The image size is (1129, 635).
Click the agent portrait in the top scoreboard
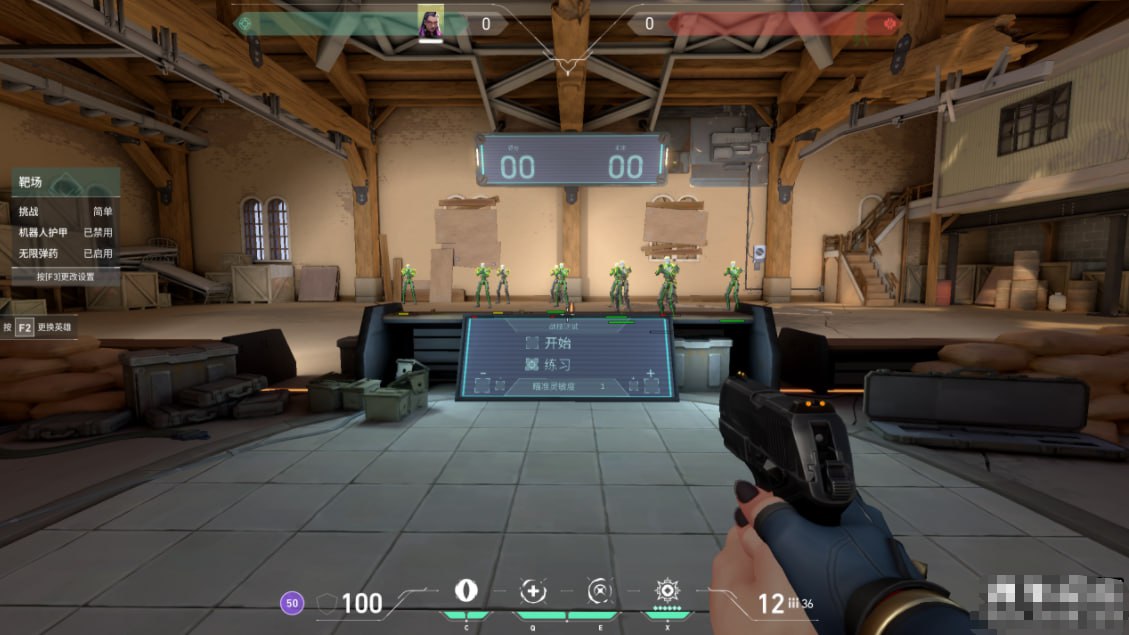[430, 22]
